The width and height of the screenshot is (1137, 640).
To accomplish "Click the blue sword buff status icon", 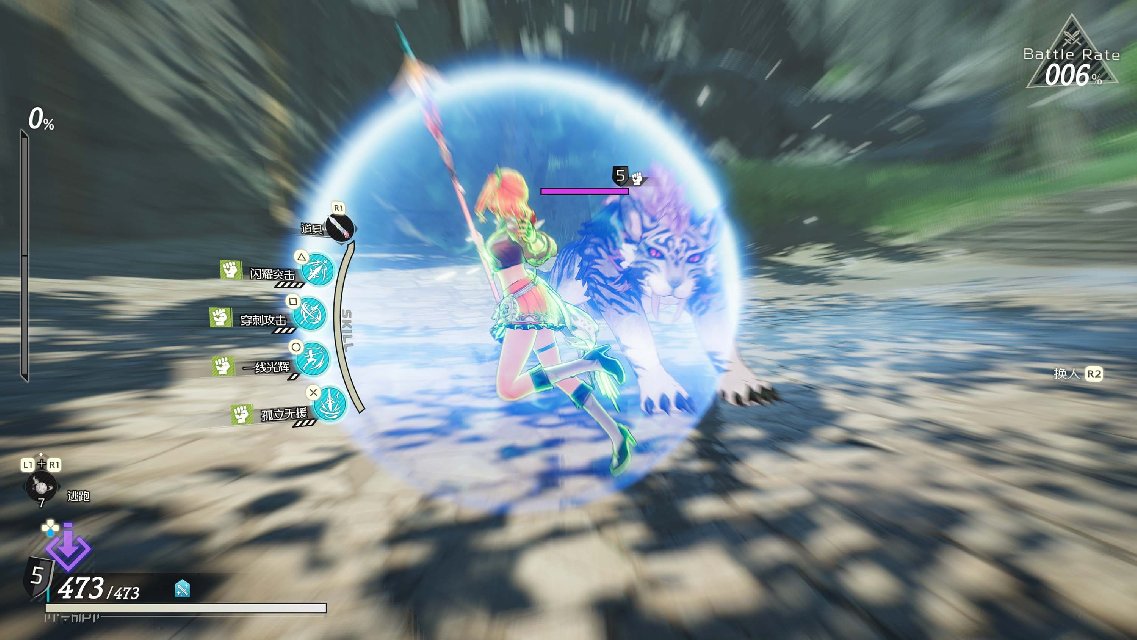I will [182, 589].
